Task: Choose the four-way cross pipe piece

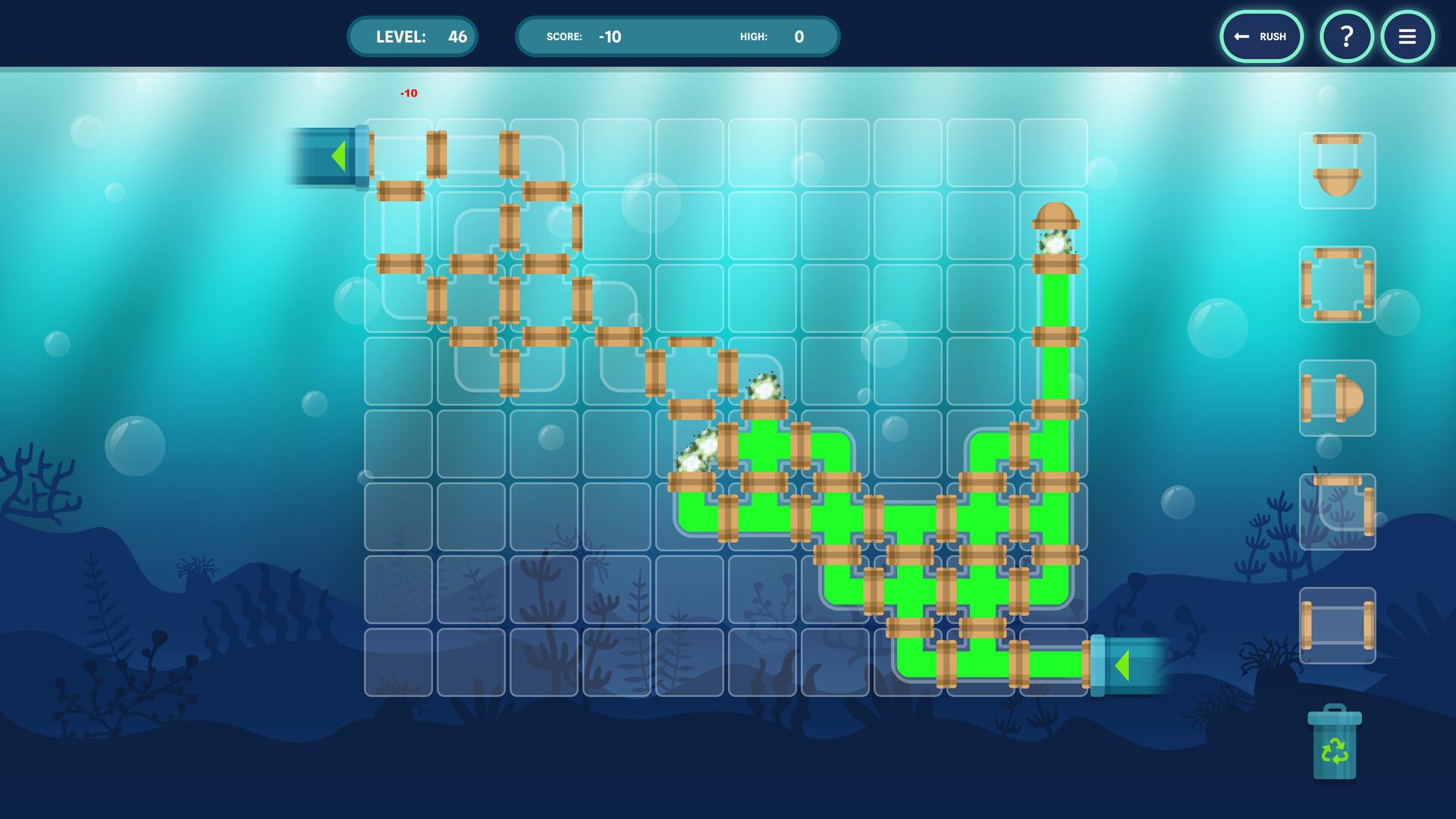Action: click(x=1337, y=284)
